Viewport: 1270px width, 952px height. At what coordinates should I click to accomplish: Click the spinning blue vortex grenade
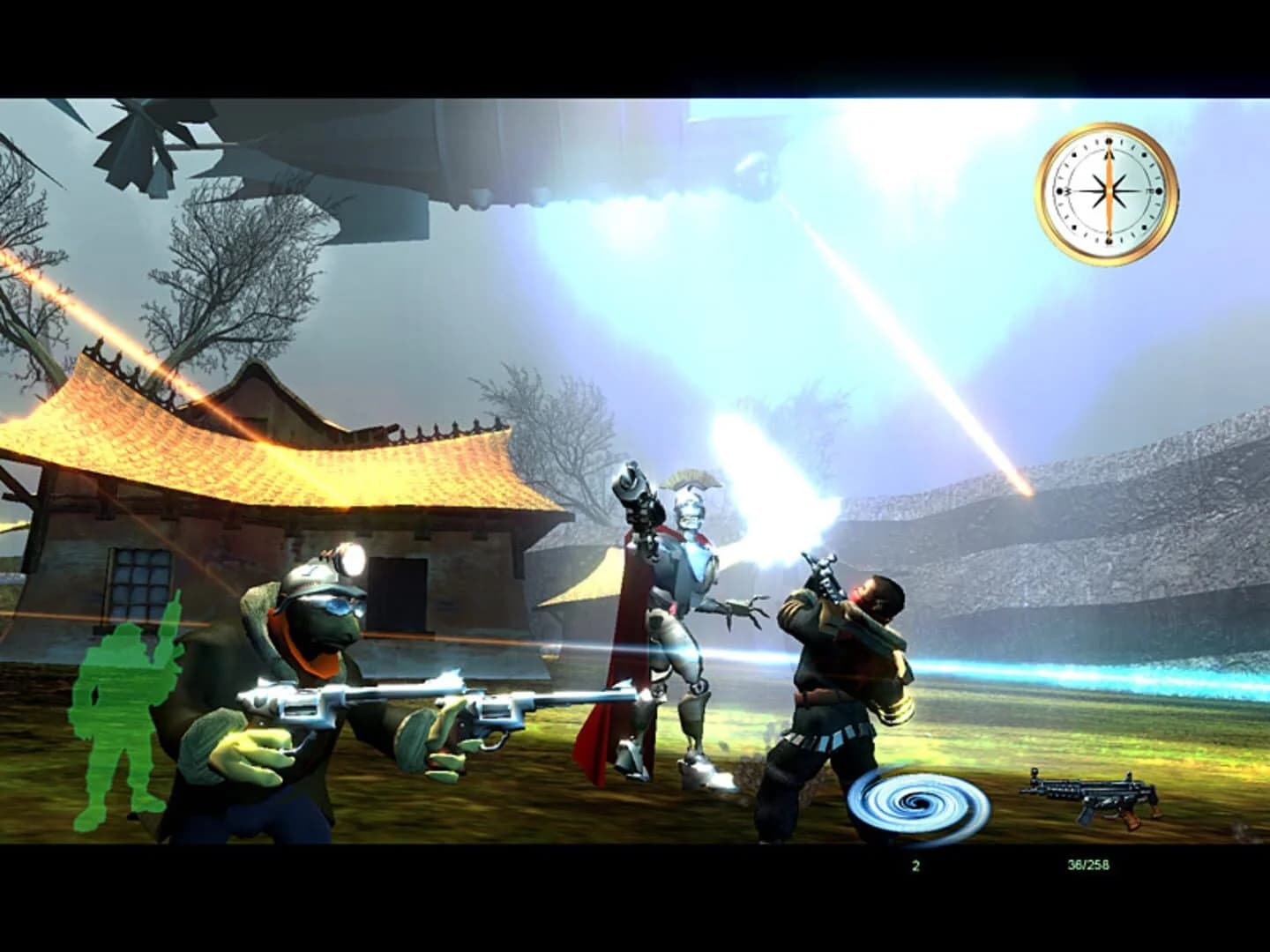tap(917, 803)
